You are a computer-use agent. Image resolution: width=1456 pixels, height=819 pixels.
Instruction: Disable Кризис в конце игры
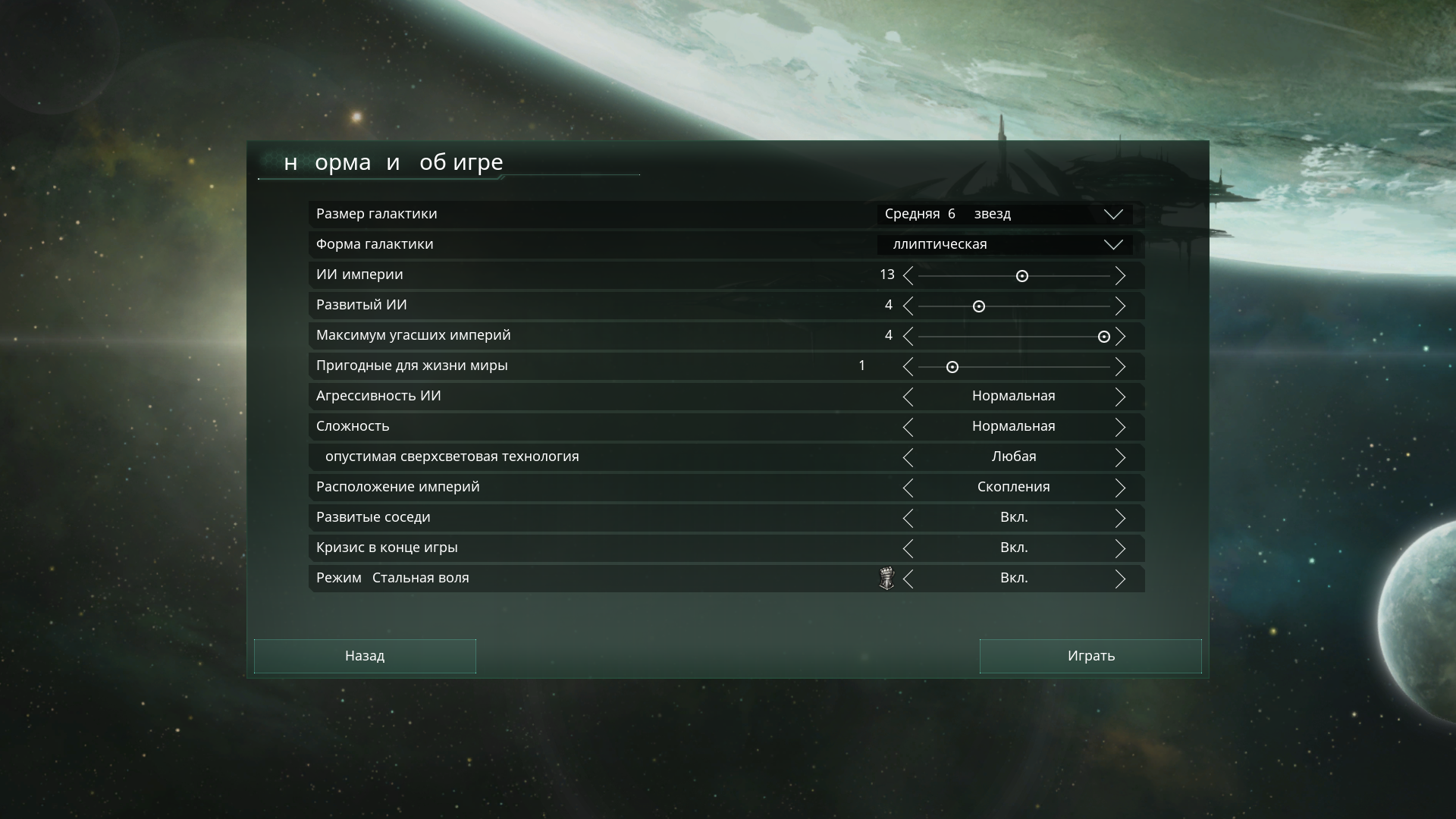point(1122,548)
